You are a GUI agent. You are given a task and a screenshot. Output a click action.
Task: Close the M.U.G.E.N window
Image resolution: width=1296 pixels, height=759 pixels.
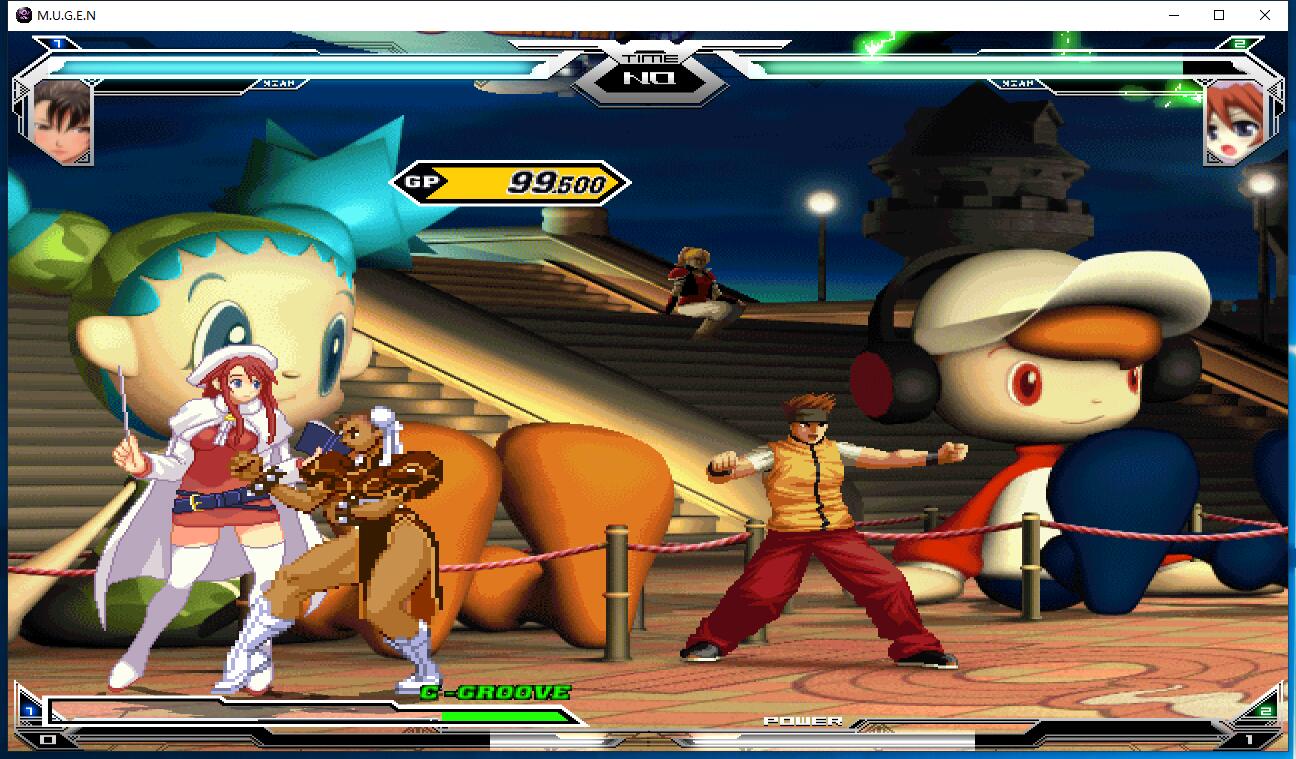coord(1265,15)
